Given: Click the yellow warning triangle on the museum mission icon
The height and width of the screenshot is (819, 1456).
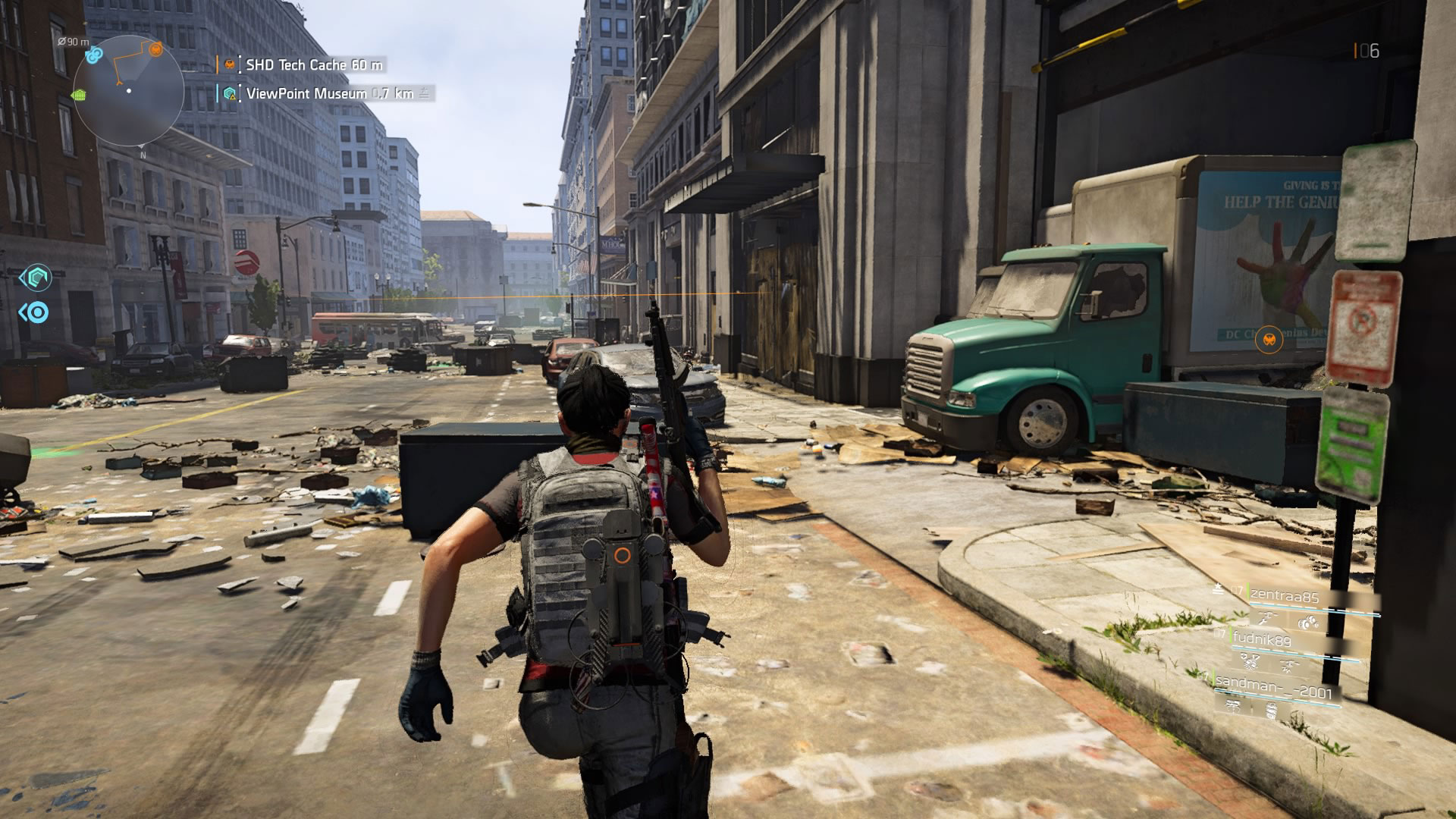Looking at the screenshot, I should pyautogui.click(x=233, y=97).
